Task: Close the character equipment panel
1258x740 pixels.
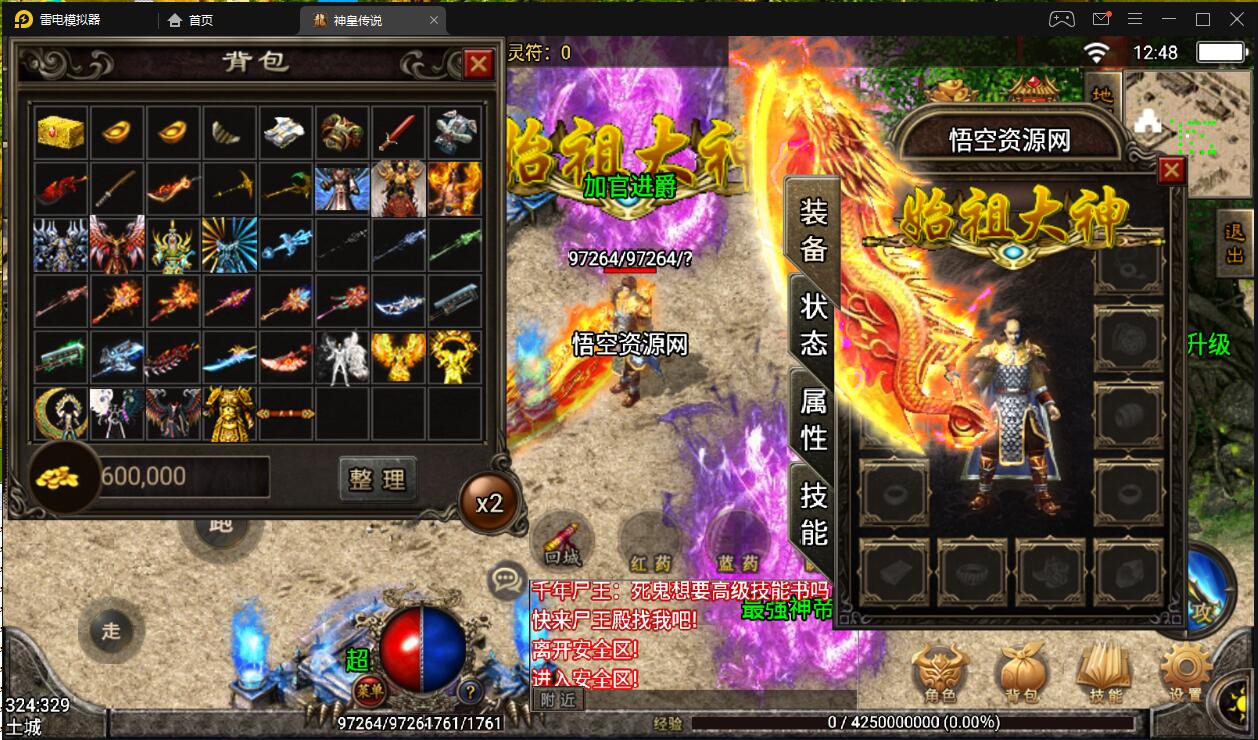Action: coord(1171,171)
